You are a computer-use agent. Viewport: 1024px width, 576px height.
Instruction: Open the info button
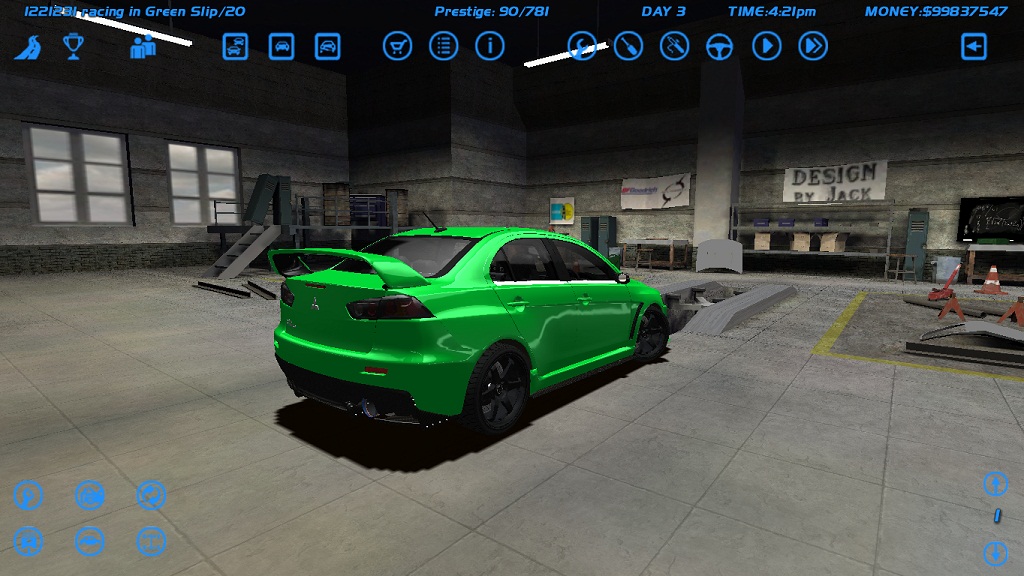tap(489, 46)
